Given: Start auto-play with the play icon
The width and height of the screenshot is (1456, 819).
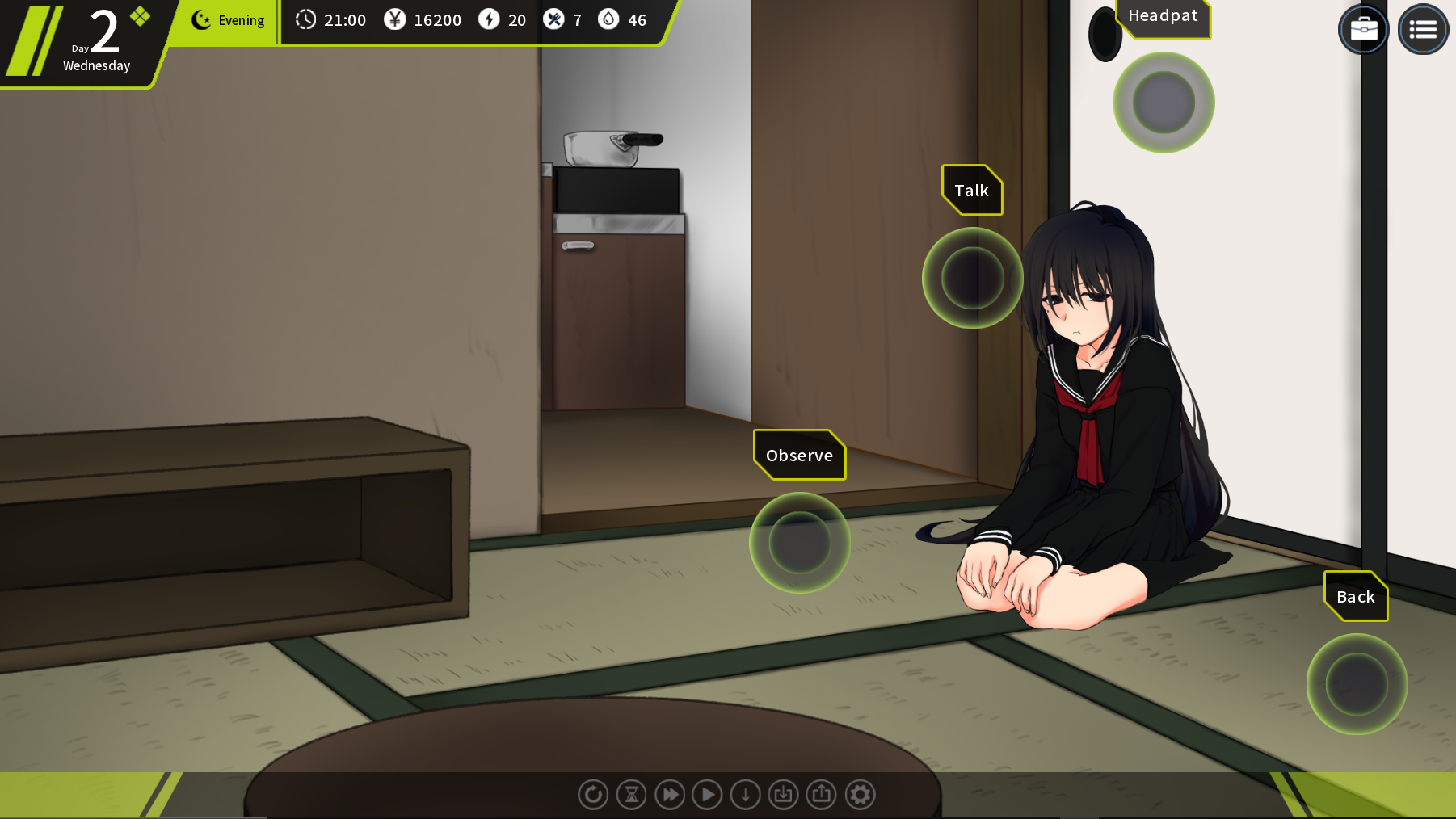Looking at the screenshot, I should pos(708,795).
